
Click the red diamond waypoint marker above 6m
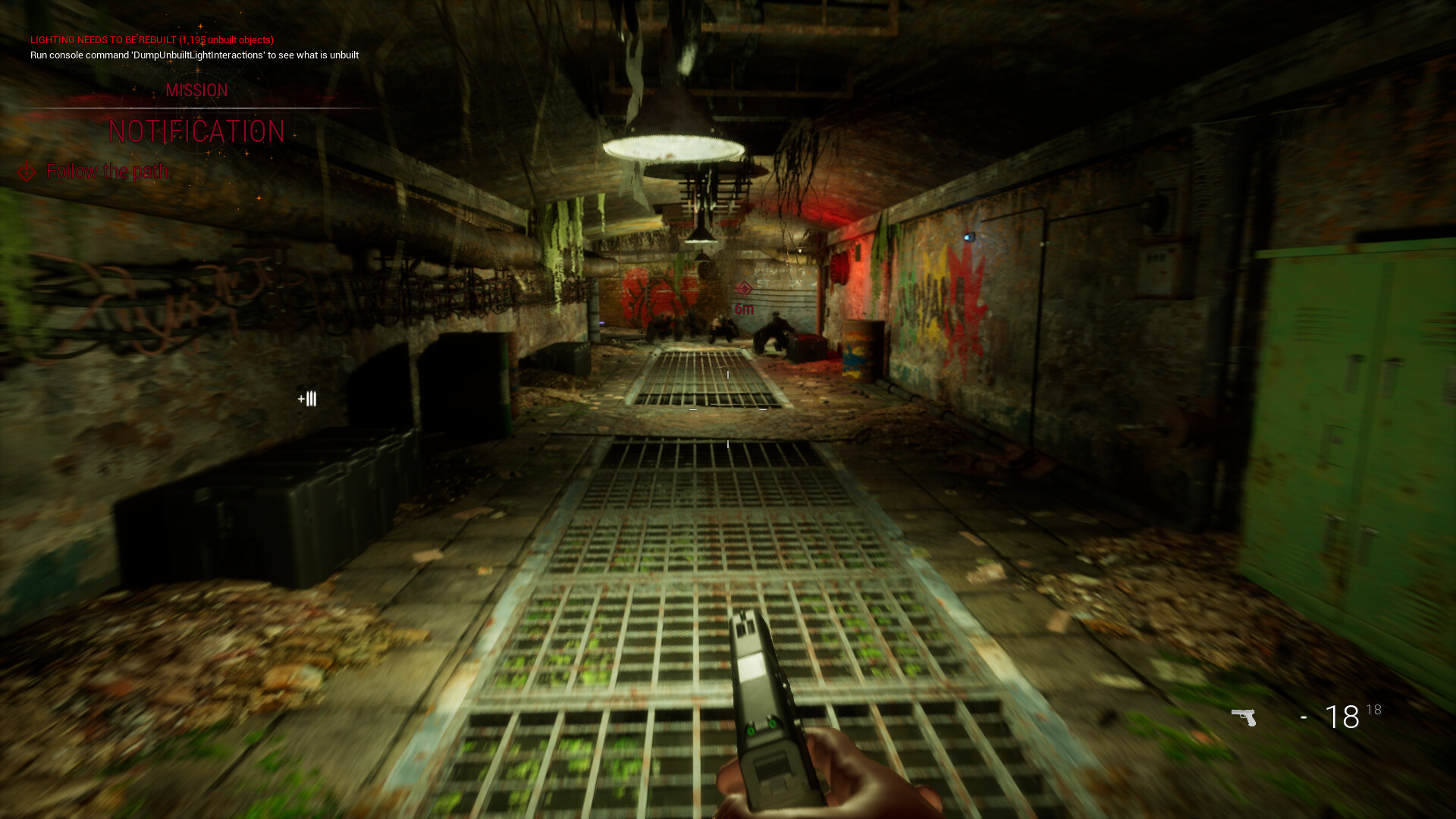click(x=744, y=289)
